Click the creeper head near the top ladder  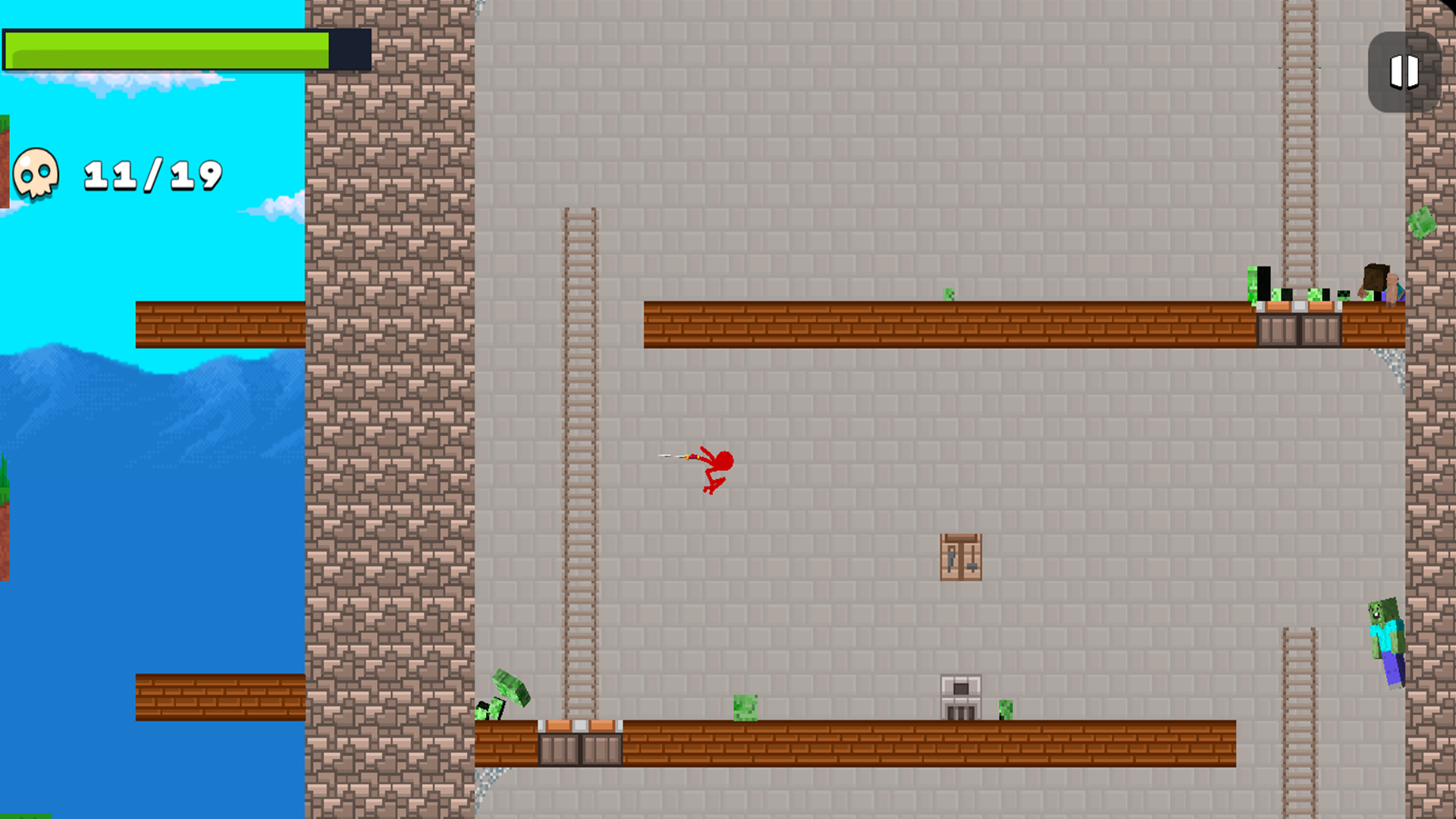[1313, 296]
